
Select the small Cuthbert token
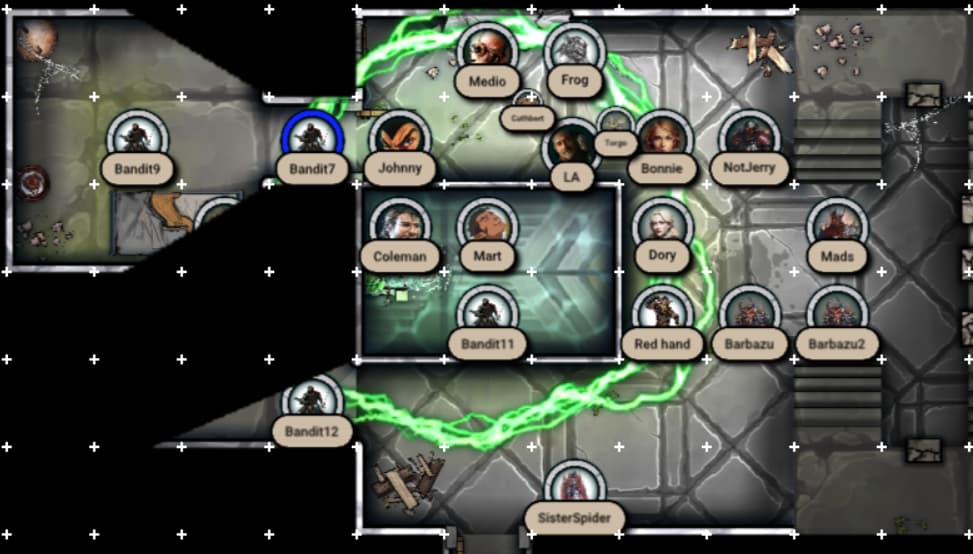click(527, 103)
